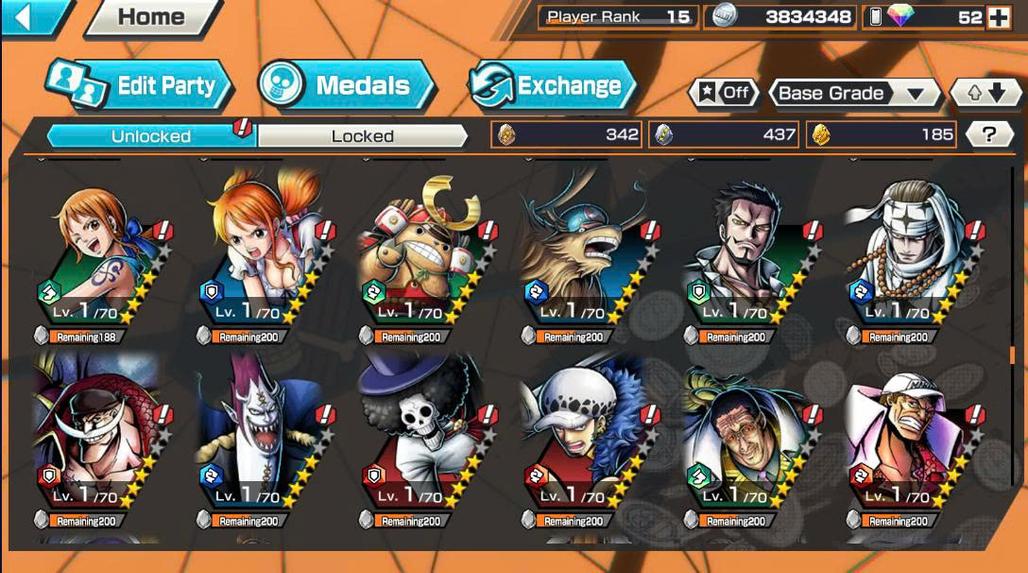Open the Edit Party menu
1028x573 pixels.
pos(140,86)
